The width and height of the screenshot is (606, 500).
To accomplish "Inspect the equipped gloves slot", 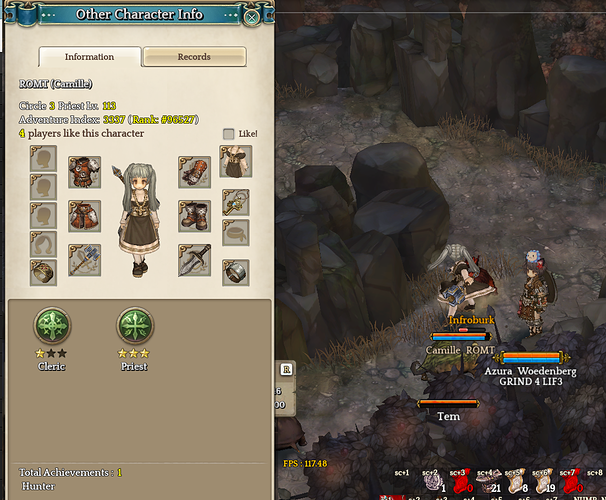I will pos(195,171).
